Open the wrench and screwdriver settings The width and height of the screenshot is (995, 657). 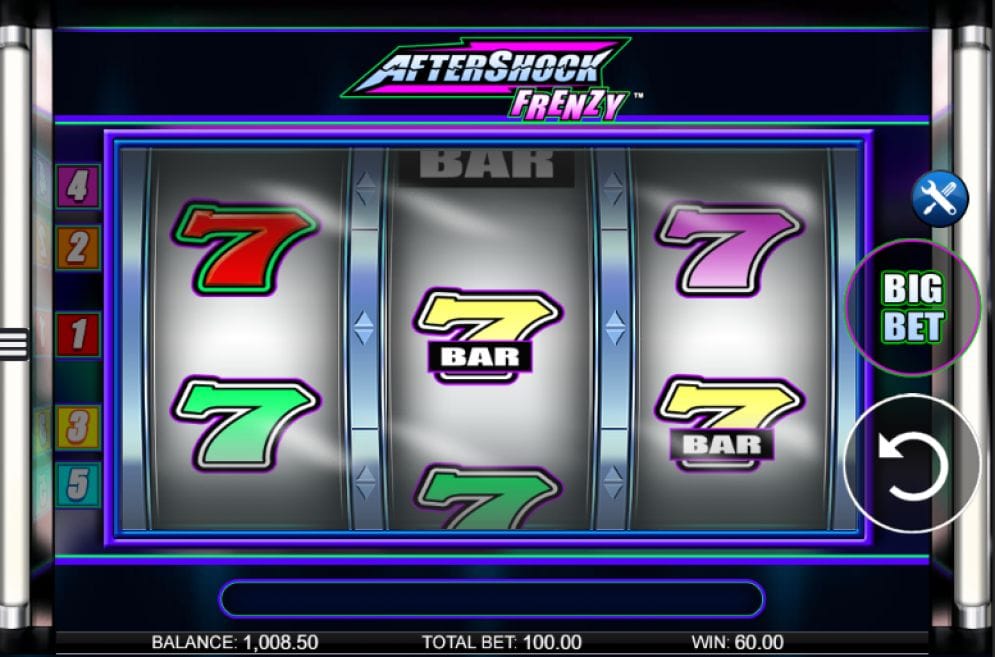tap(940, 199)
